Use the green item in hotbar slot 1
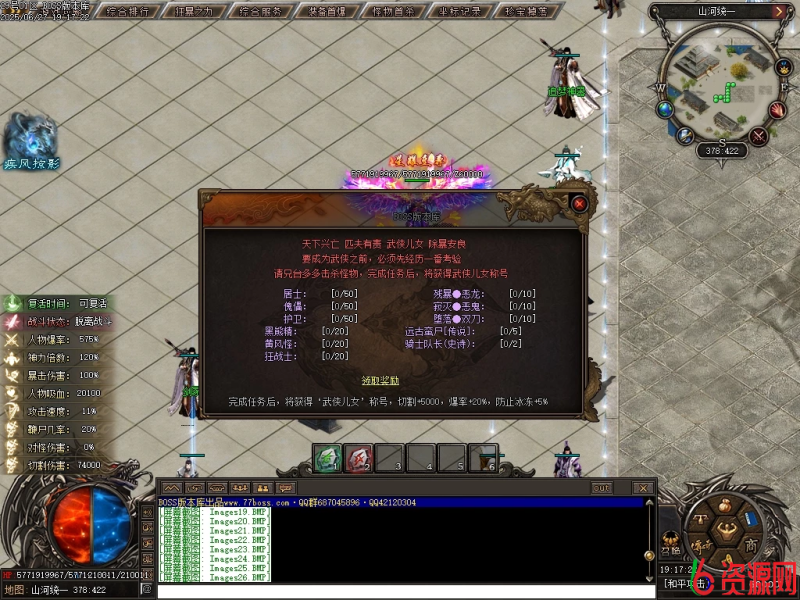 coord(327,458)
